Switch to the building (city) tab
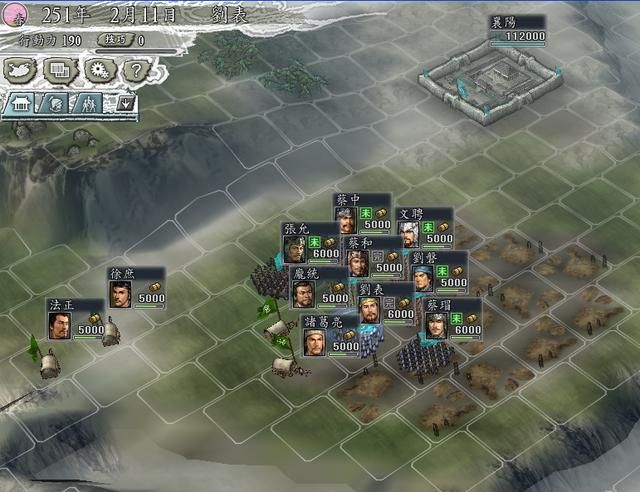The height and width of the screenshot is (492, 640). coord(22,102)
